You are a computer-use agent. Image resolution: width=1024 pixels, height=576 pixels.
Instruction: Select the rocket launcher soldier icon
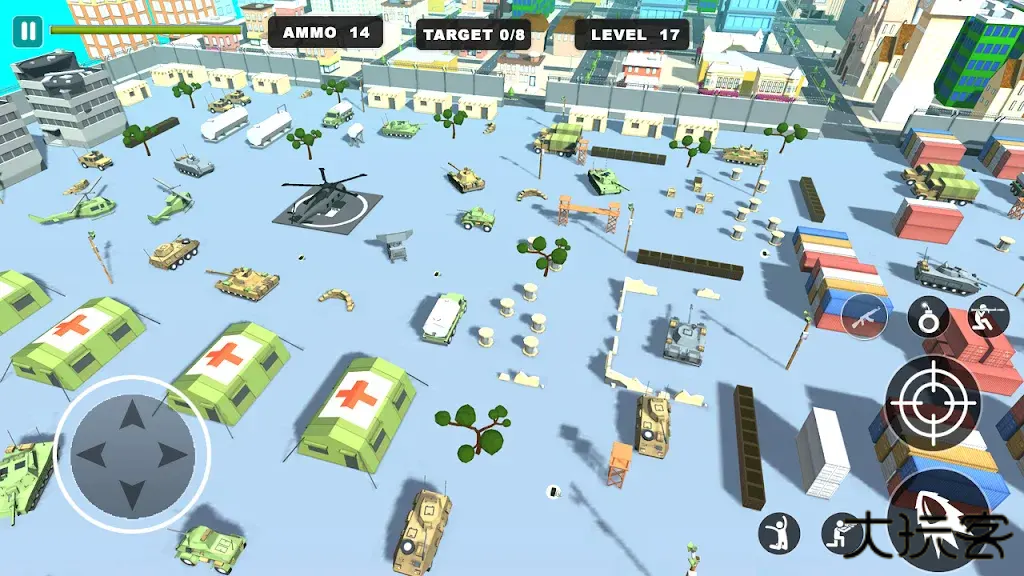tap(988, 315)
